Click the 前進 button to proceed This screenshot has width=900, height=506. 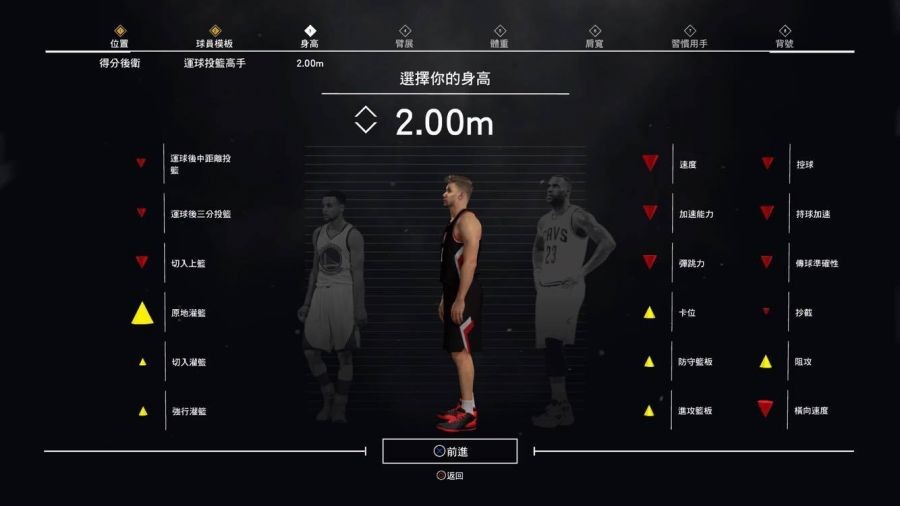tap(450, 452)
